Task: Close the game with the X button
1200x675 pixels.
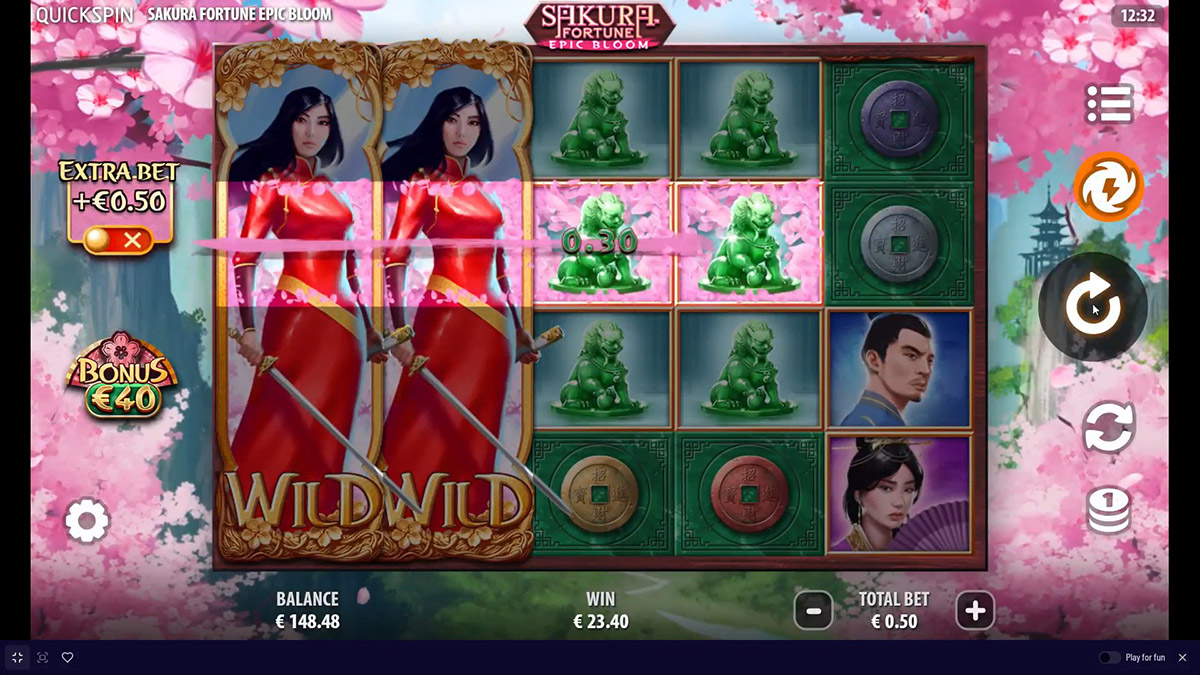Action: (1182, 657)
